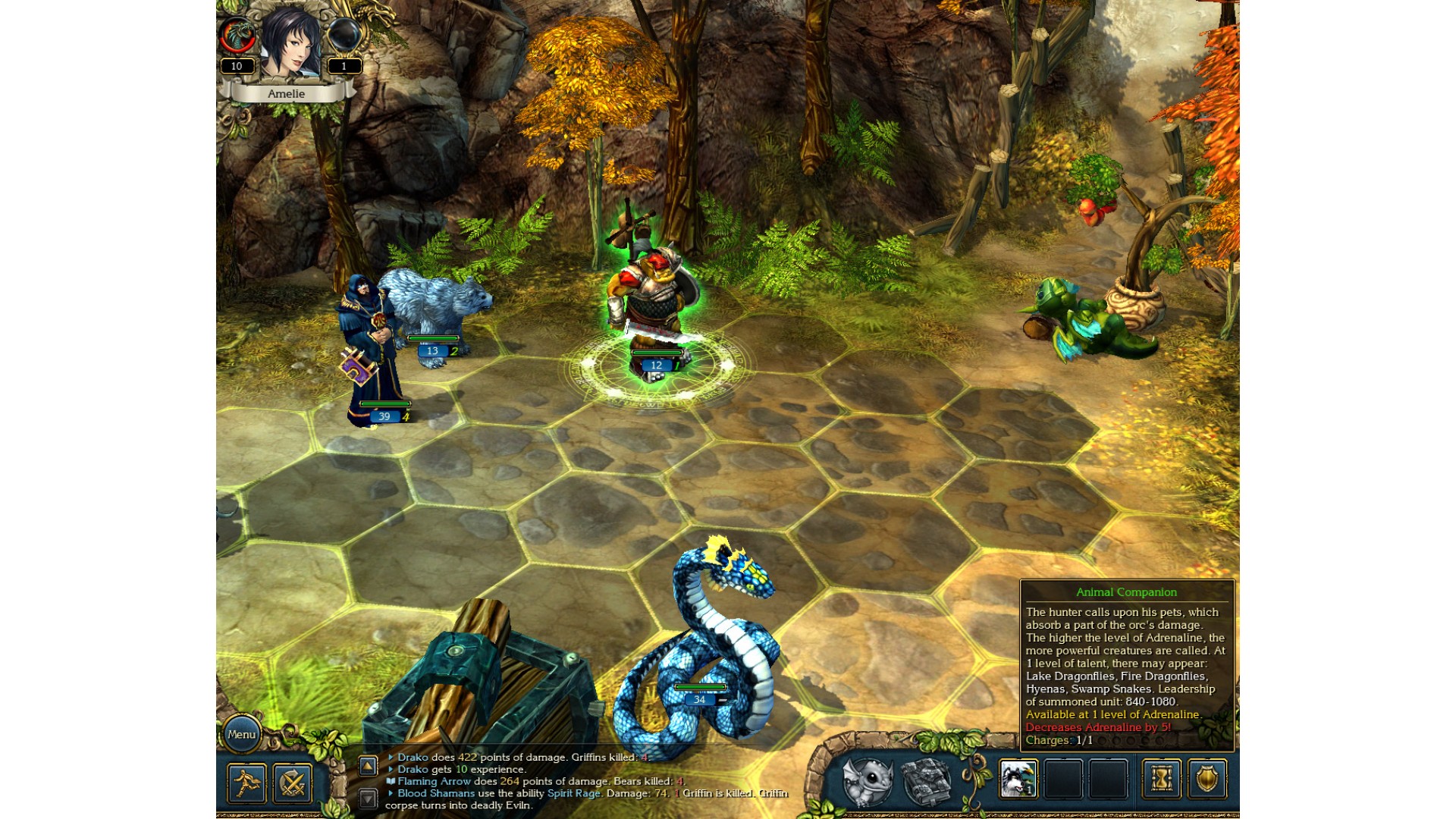The image size is (1456, 819).
Task: Click Amelie's hero portrait
Action: point(290,44)
